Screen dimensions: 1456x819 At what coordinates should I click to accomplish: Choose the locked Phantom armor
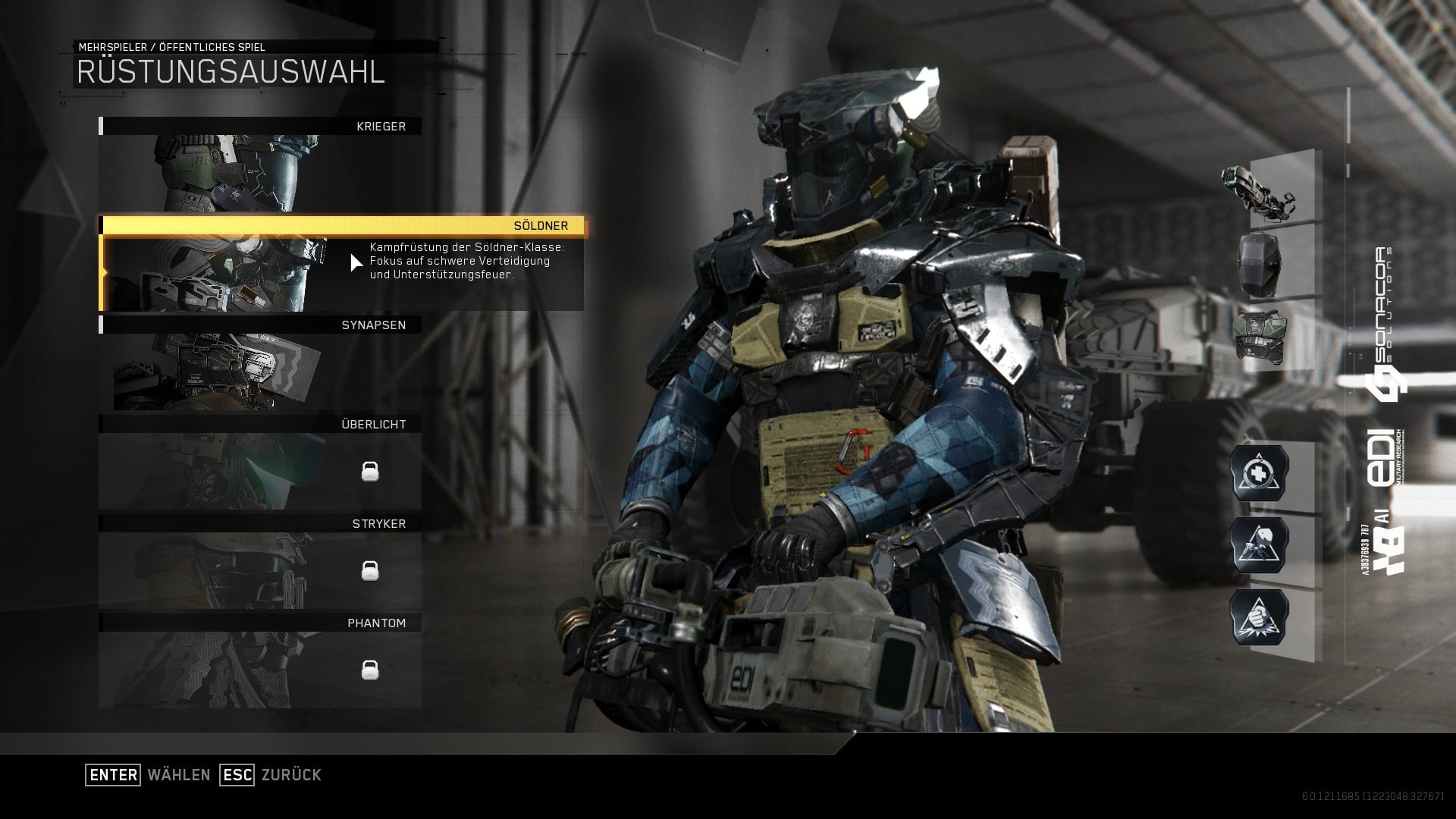260,661
